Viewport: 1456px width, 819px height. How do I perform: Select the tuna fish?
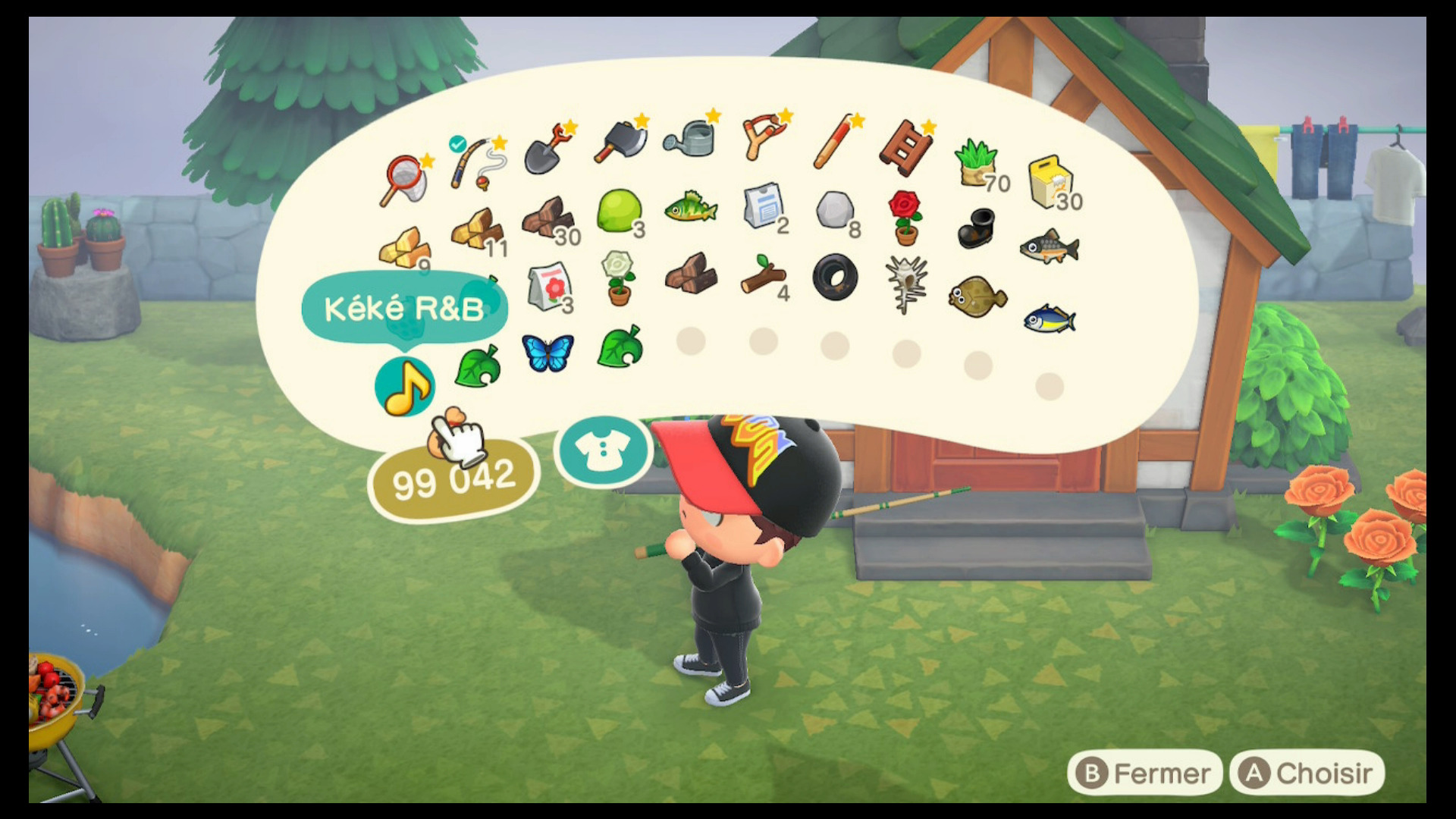coord(1050,318)
